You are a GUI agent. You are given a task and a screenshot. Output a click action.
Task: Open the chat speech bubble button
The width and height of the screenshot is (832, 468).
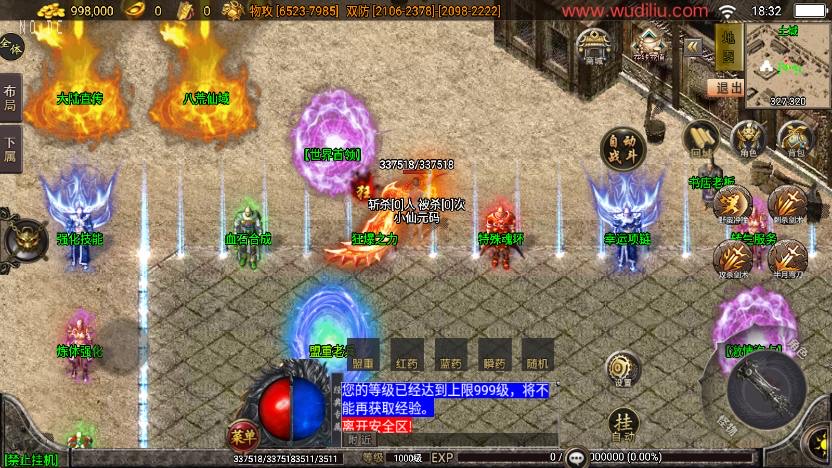[x=577, y=457]
